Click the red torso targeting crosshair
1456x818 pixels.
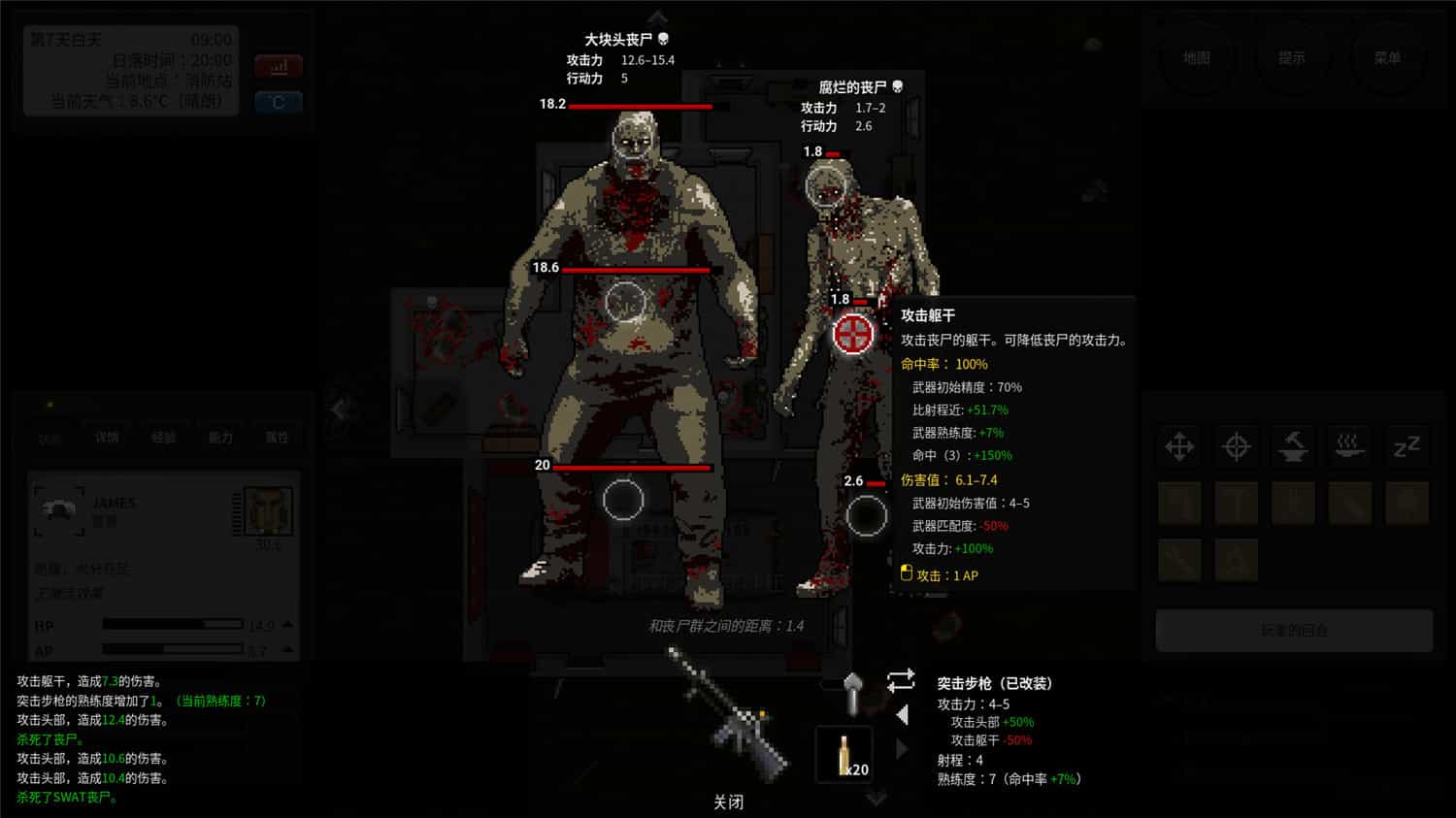(852, 335)
